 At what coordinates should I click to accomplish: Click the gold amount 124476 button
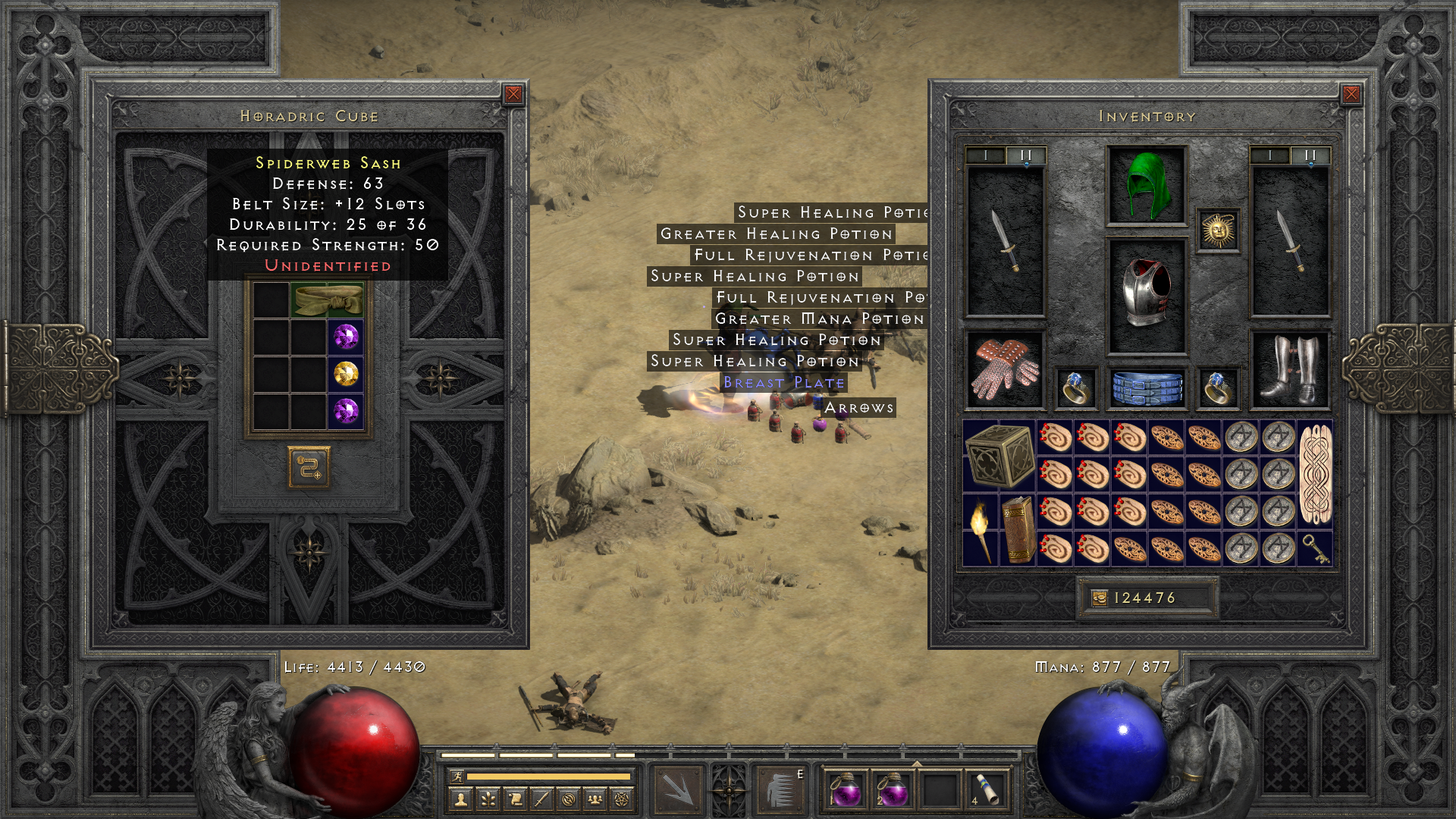(x=1146, y=598)
